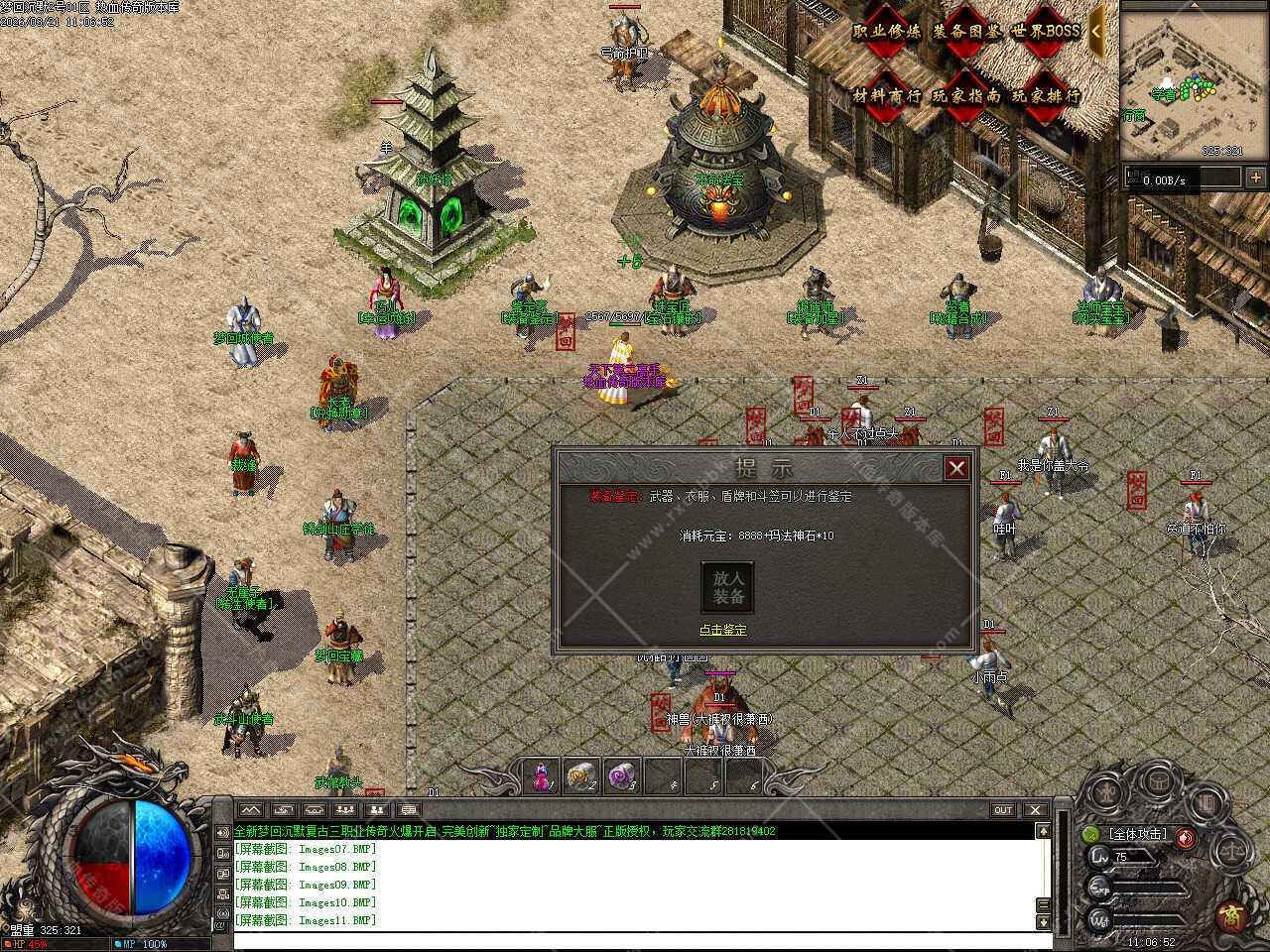Open the shop via the red 商 button
The image size is (1270, 952).
(x=1231, y=913)
